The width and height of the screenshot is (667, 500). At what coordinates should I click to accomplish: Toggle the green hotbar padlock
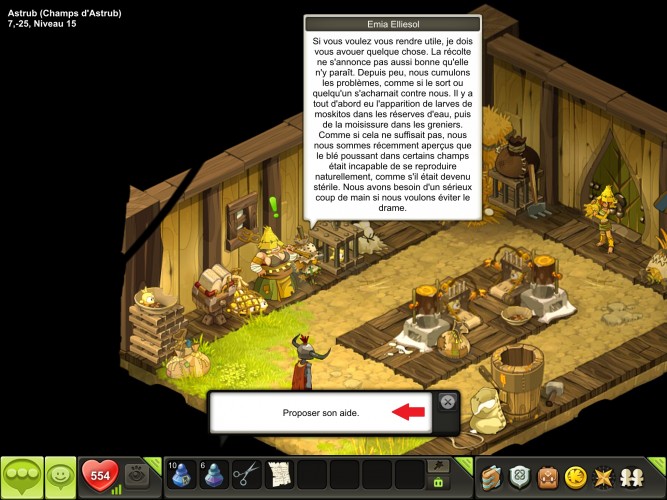(x=437, y=482)
